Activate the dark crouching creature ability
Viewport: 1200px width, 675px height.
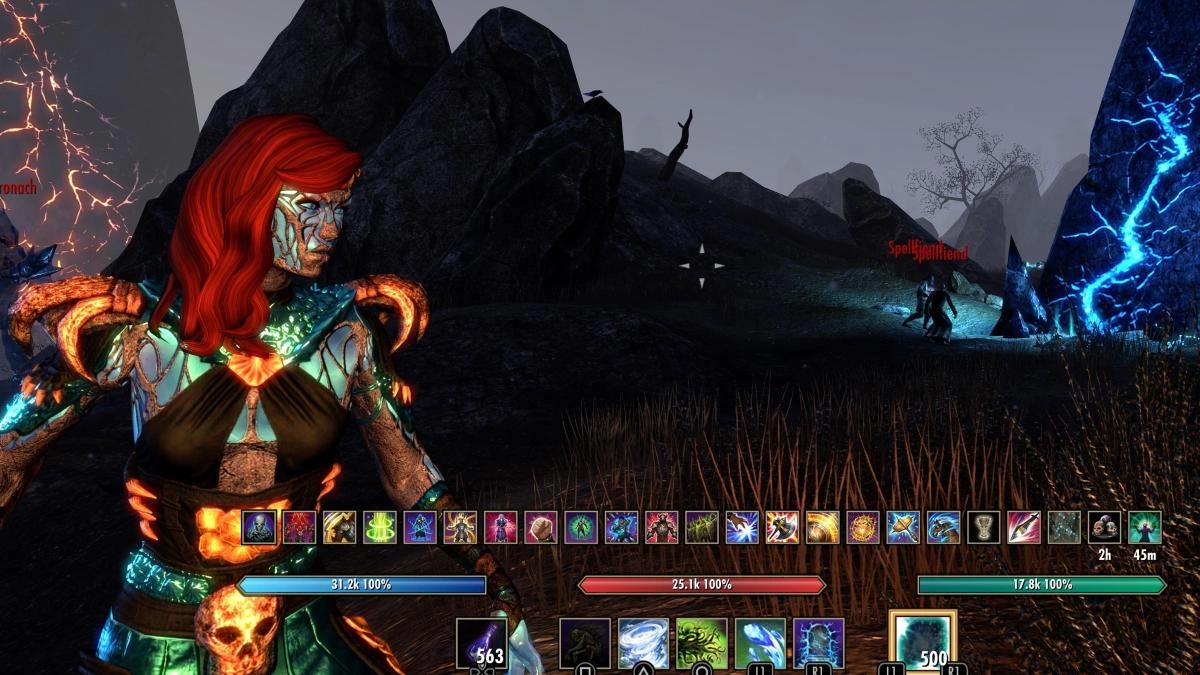click(x=585, y=643)
